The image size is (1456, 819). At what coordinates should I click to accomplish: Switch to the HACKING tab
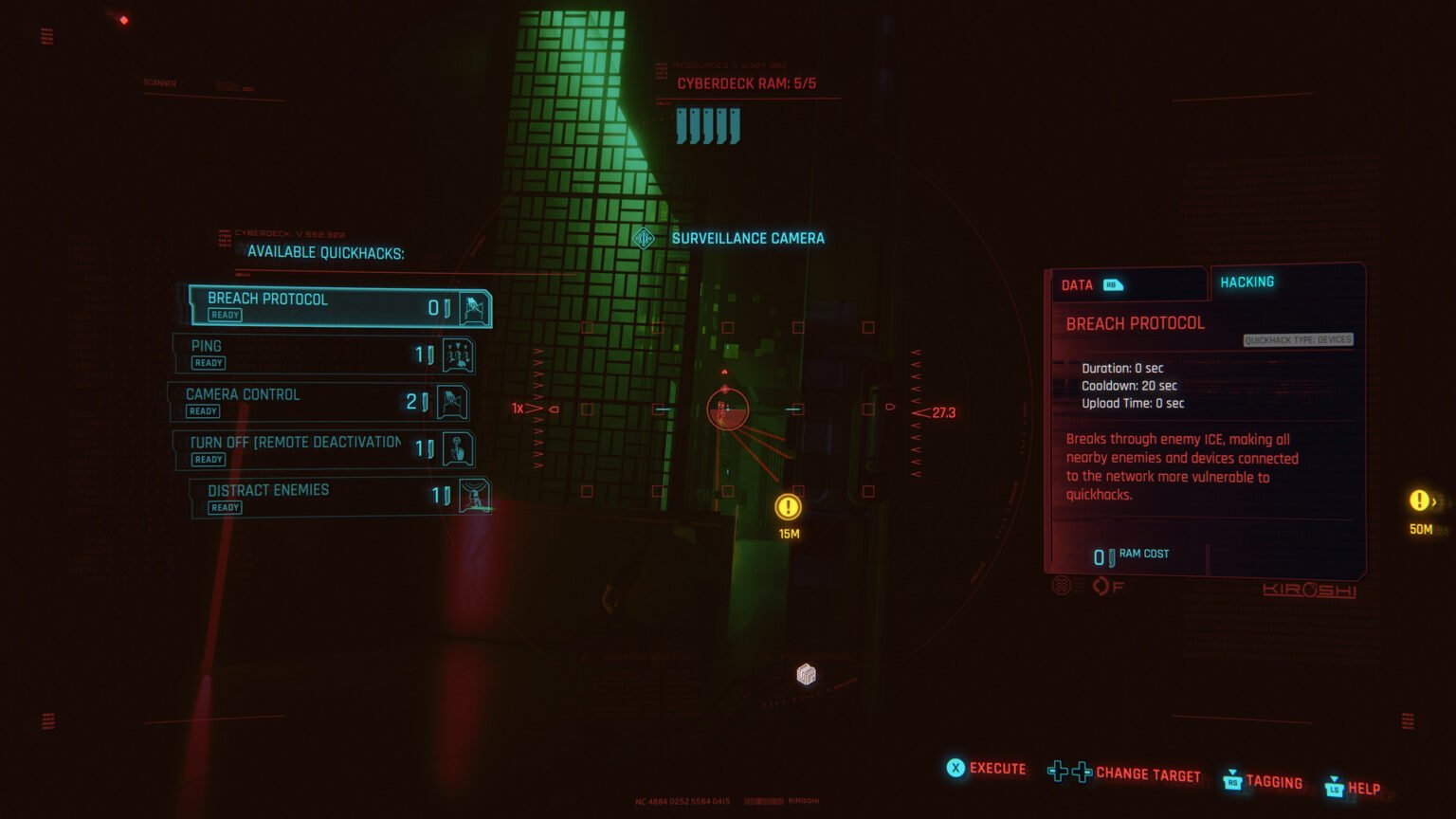coord(1247,282)
